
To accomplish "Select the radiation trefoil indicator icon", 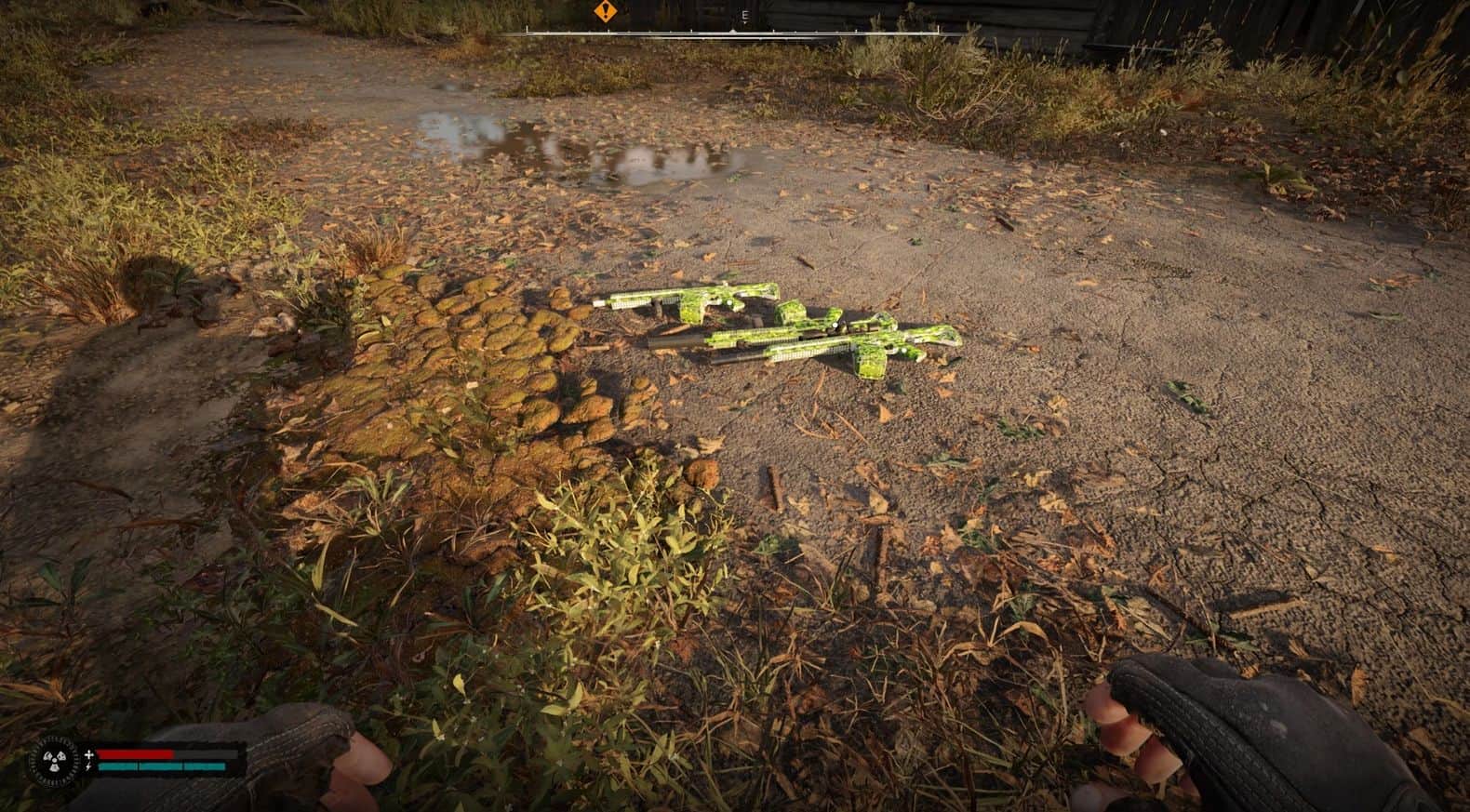I will coord(53,761).
